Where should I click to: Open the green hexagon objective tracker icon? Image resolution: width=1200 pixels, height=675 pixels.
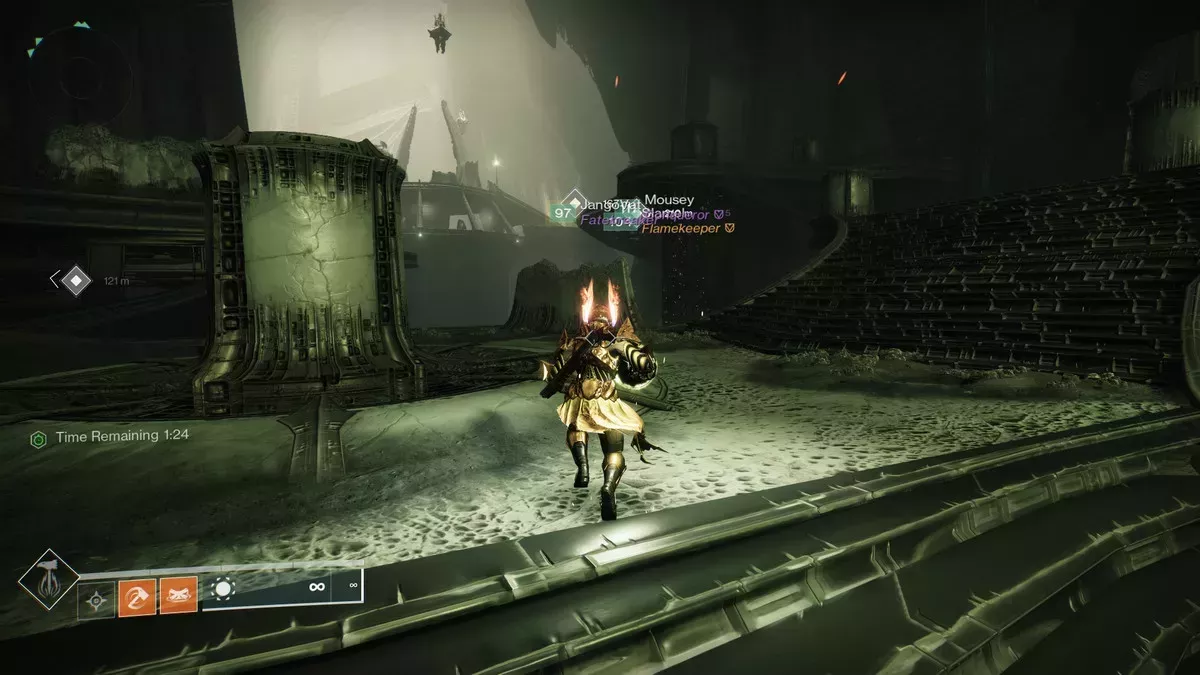pos(39,438)
